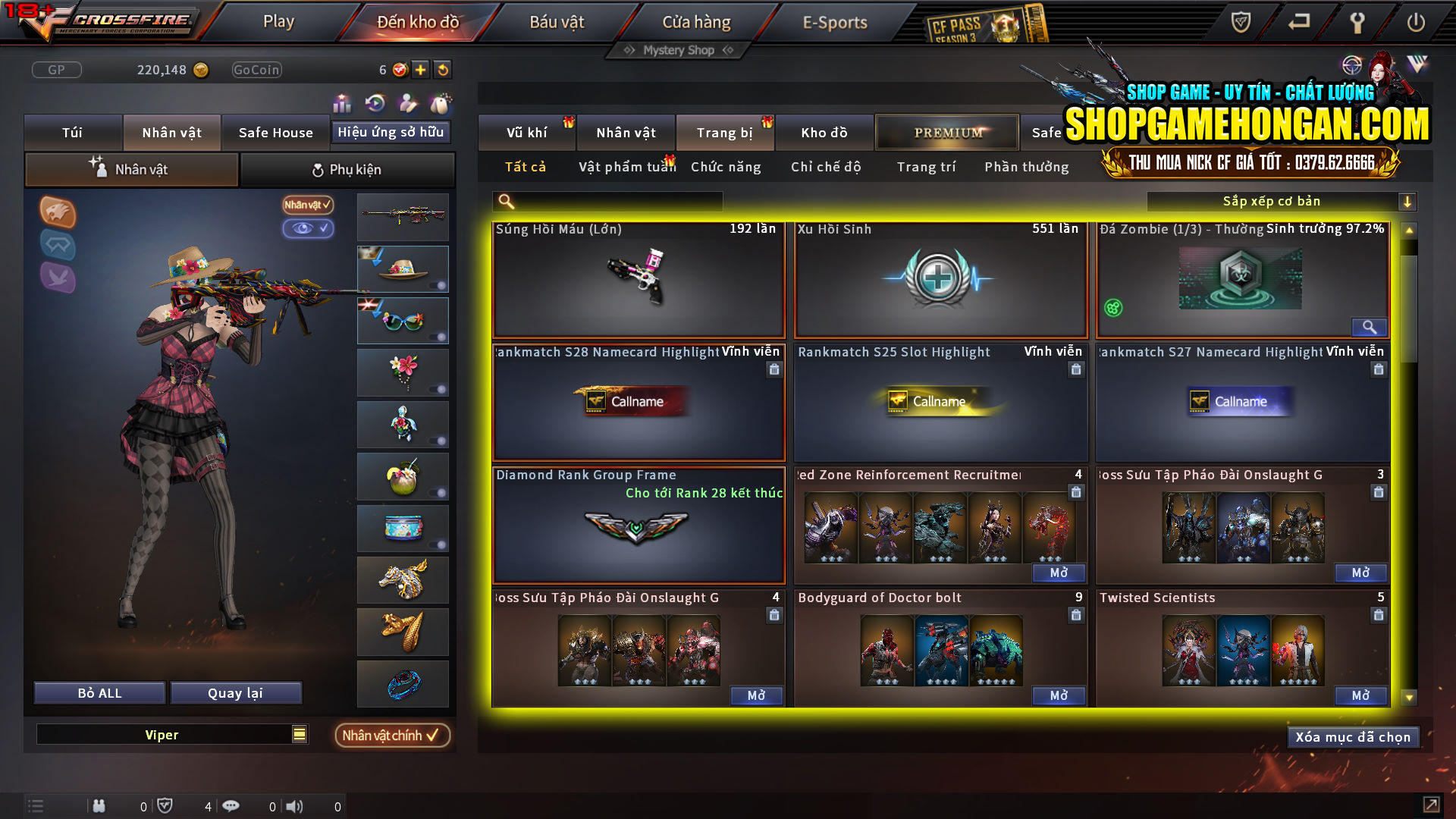Click the speaker icon in the bottom bar
Viewport: 1456px width, 819px height.
pos(295,806)
